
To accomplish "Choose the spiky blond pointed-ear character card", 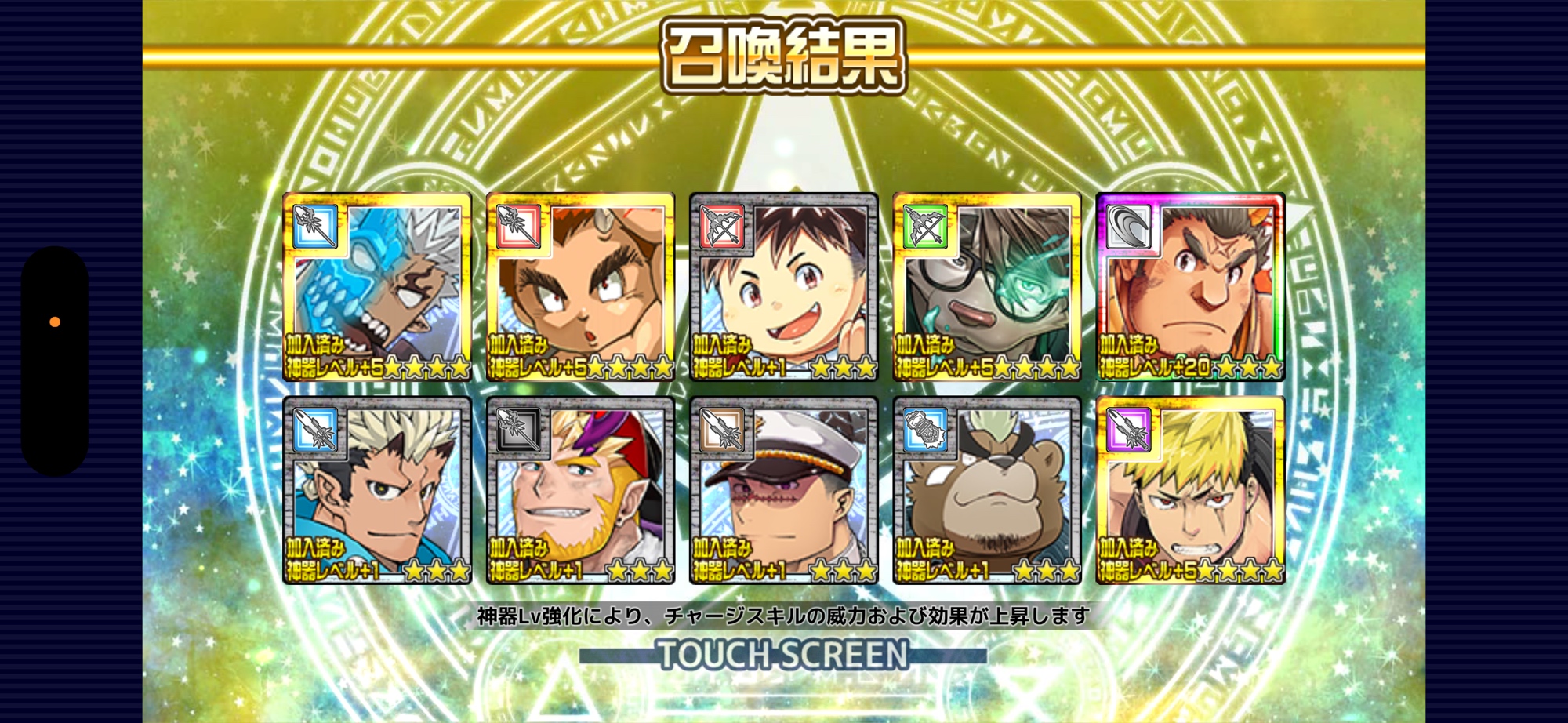I will 377,491.
